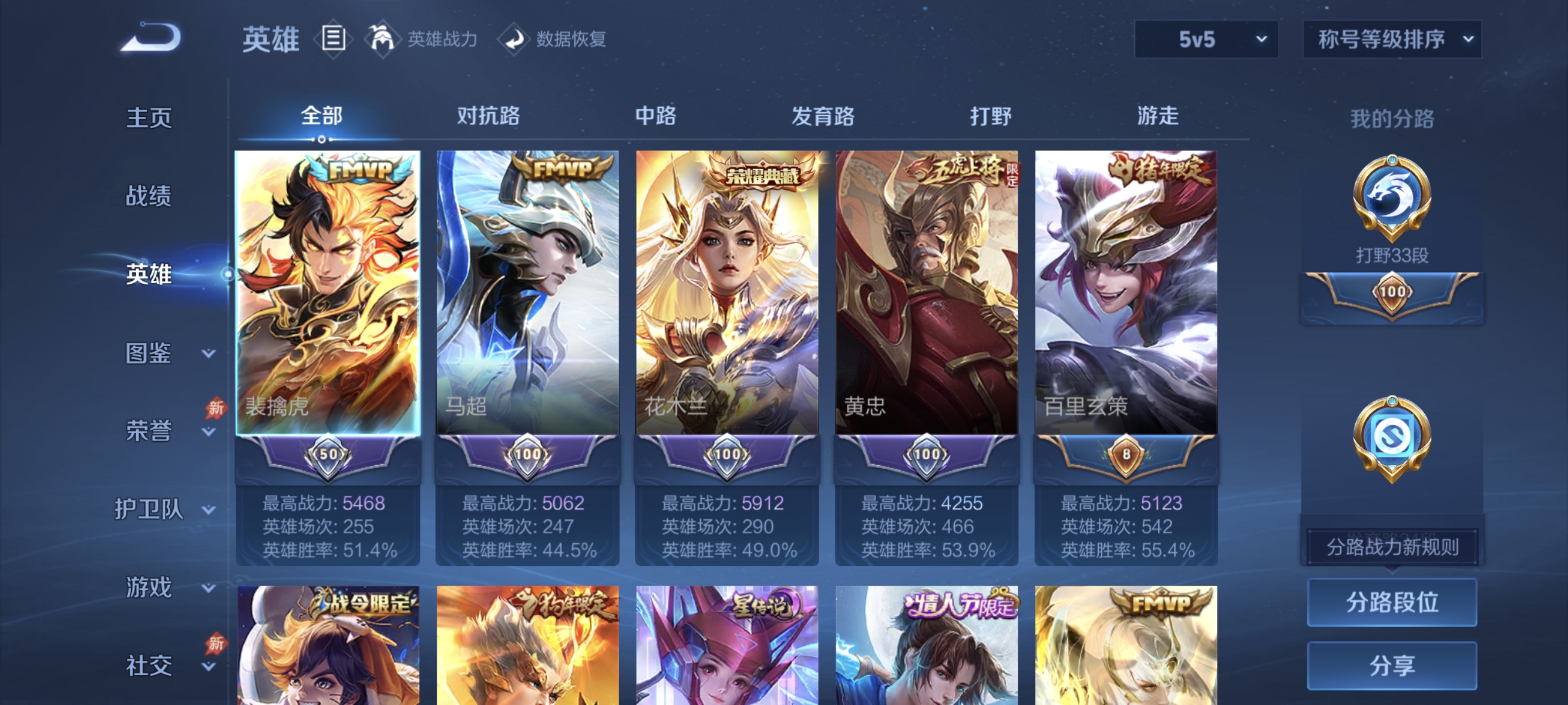
Task: Select 战绩 in the left sidebar
Action: [148, 197]
